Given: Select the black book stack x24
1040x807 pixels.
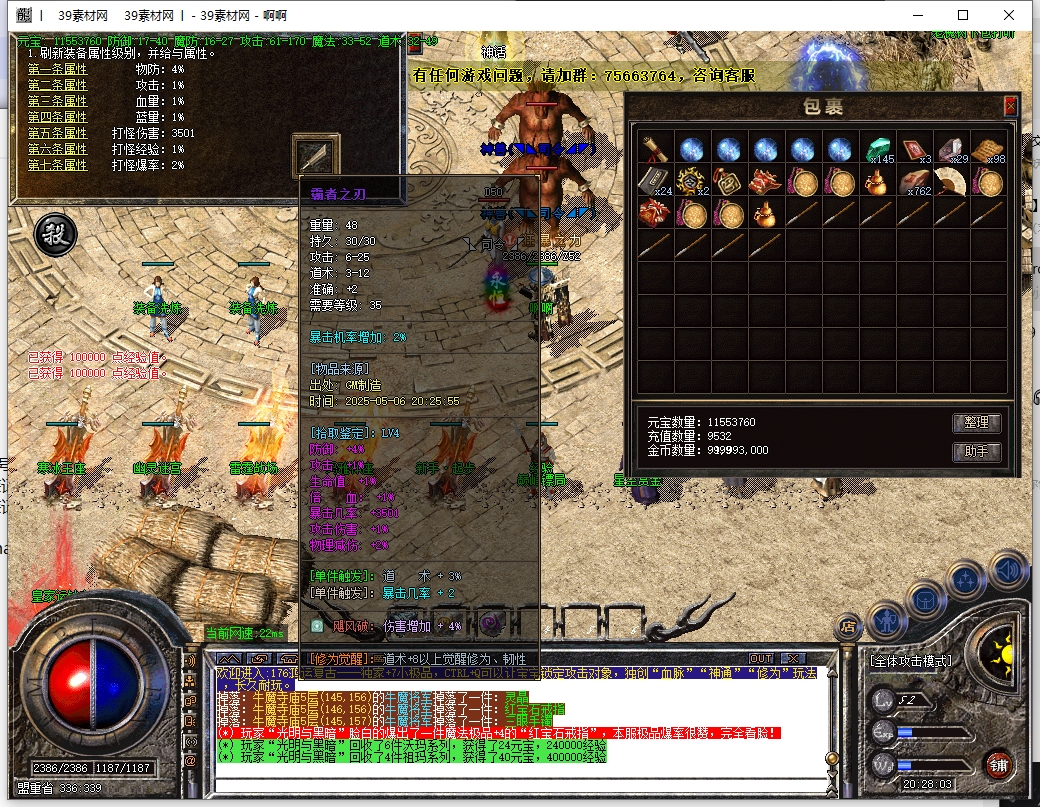Looking at the screenshot, I should click(x=655, y=182).
